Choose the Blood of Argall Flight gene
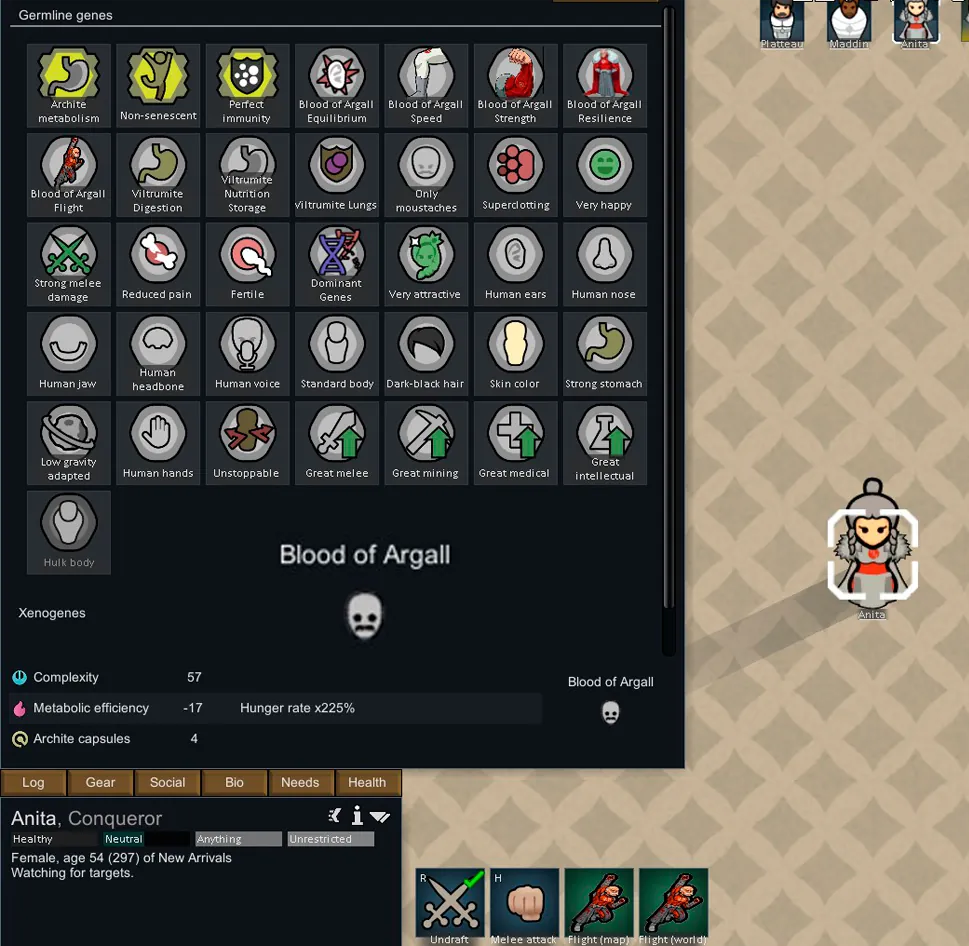 point(69,174)
